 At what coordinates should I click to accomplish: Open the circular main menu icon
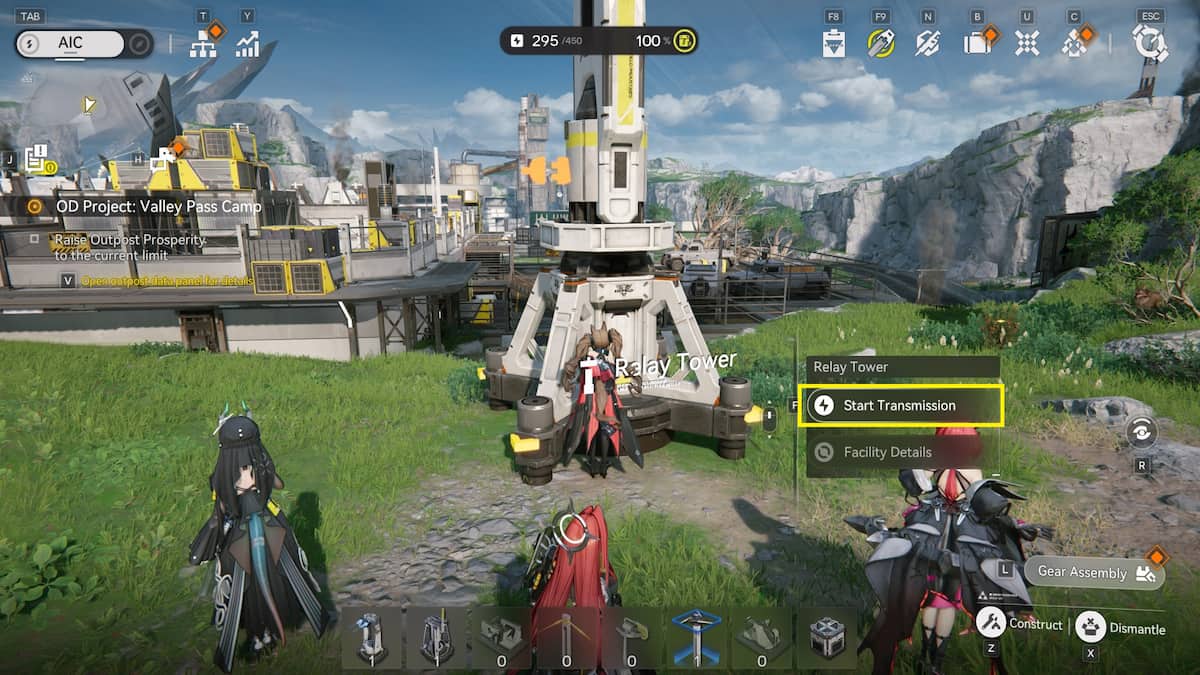click(x=1150, y=43)
